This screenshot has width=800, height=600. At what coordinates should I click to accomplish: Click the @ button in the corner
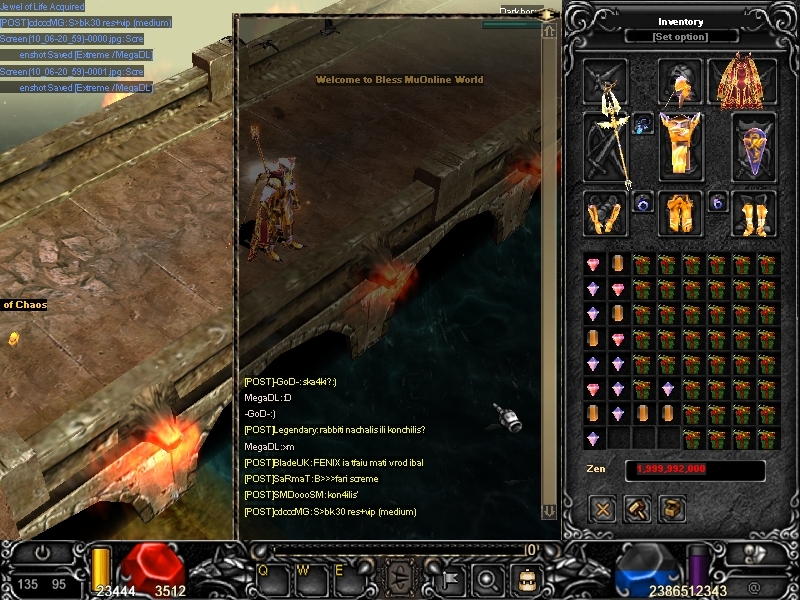[753, 587]
